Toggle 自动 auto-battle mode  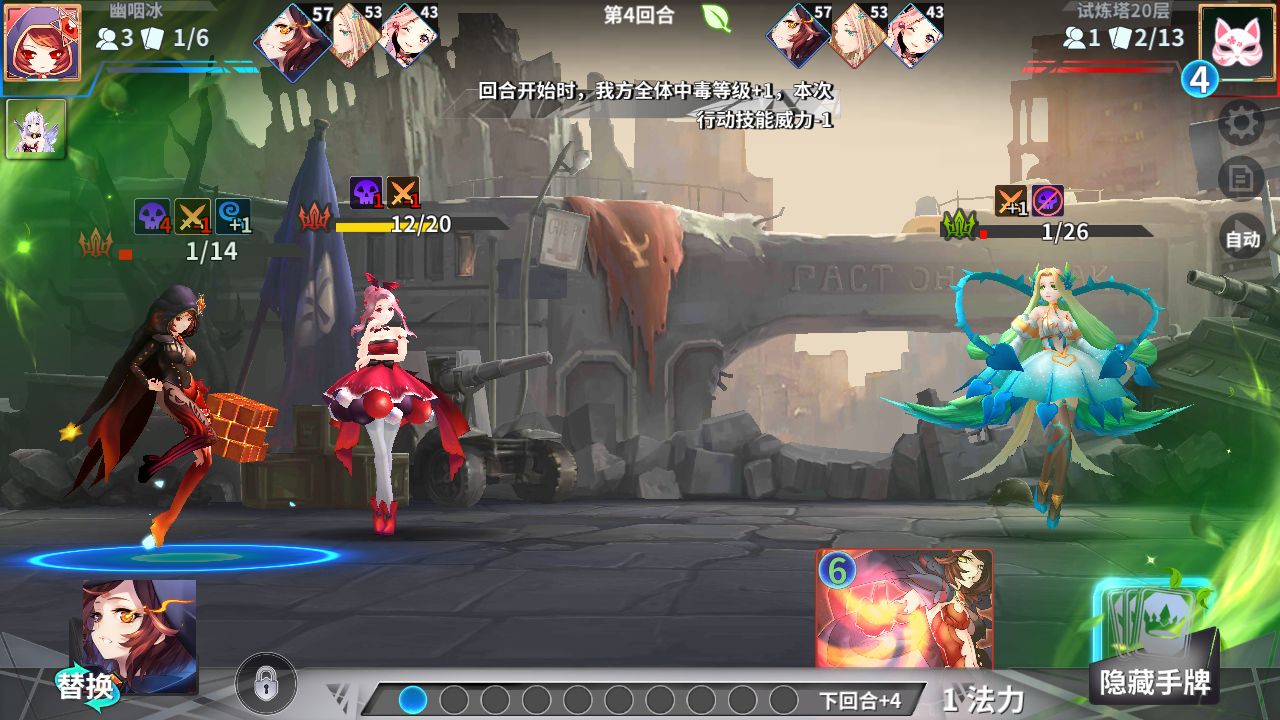(1242, 240)
